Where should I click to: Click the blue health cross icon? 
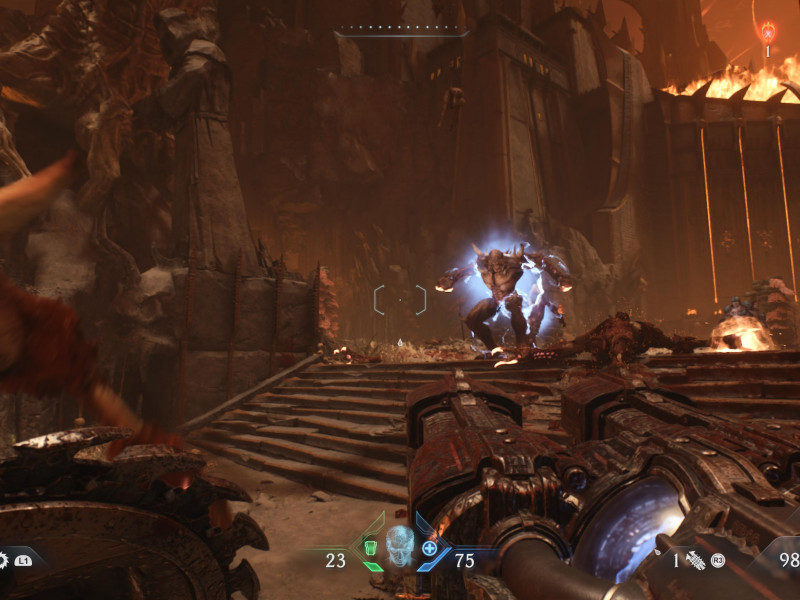[429, 548]
